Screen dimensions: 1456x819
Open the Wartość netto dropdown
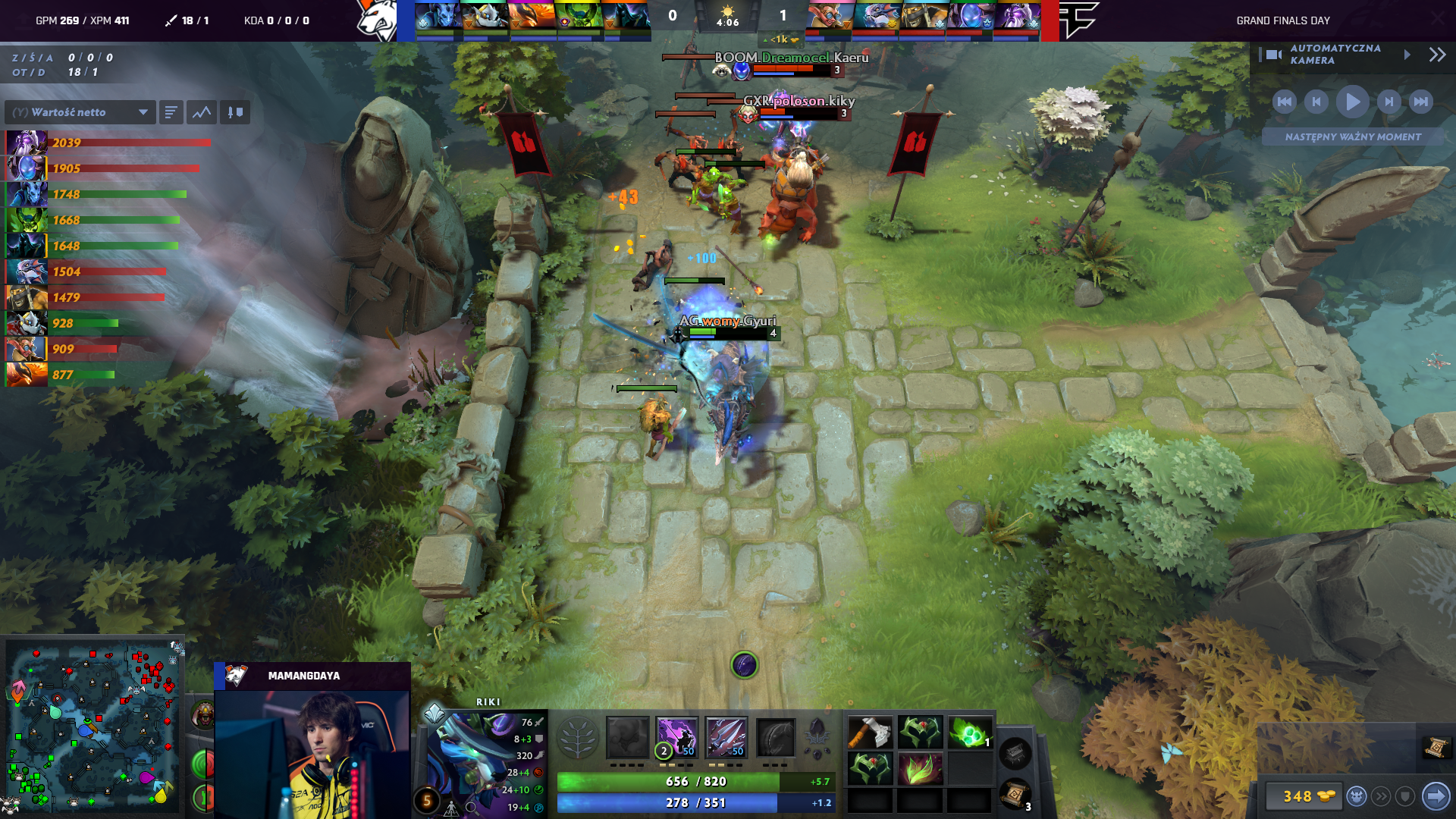80,111
